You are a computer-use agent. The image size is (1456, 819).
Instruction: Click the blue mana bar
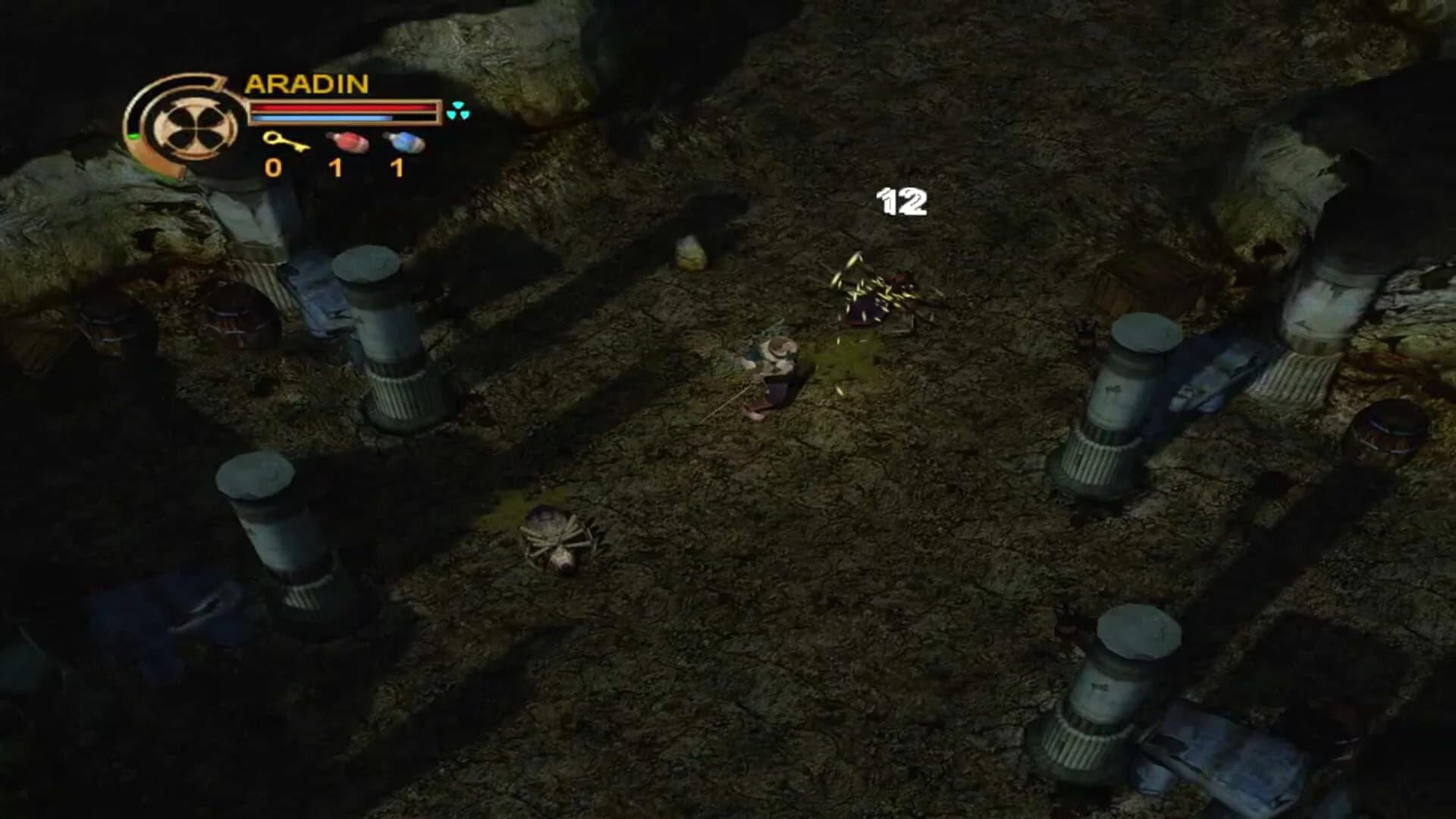tap(321, 118)
